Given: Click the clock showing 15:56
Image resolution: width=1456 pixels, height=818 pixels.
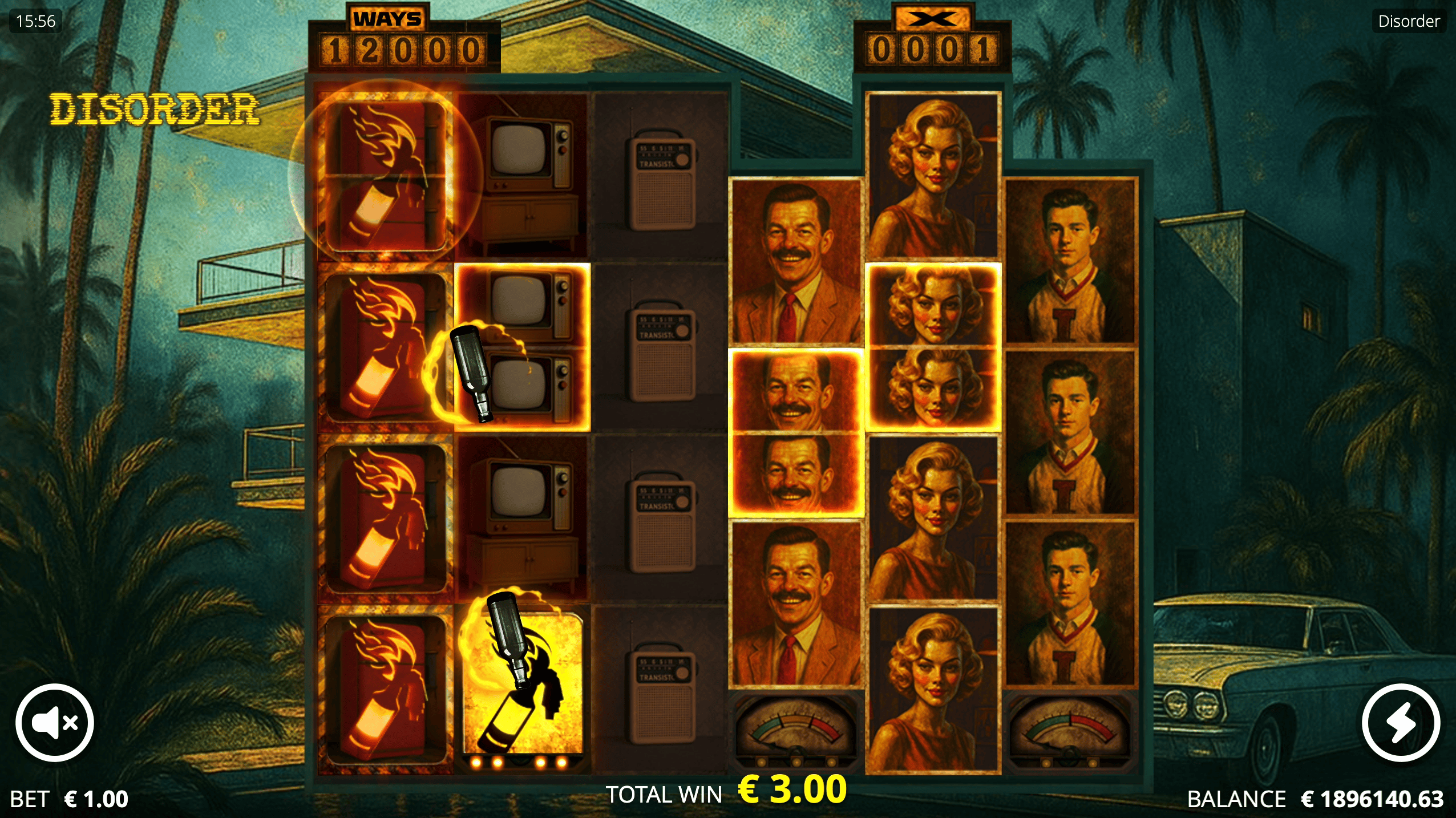Looking at the screenshot, I should click(34, 21).
